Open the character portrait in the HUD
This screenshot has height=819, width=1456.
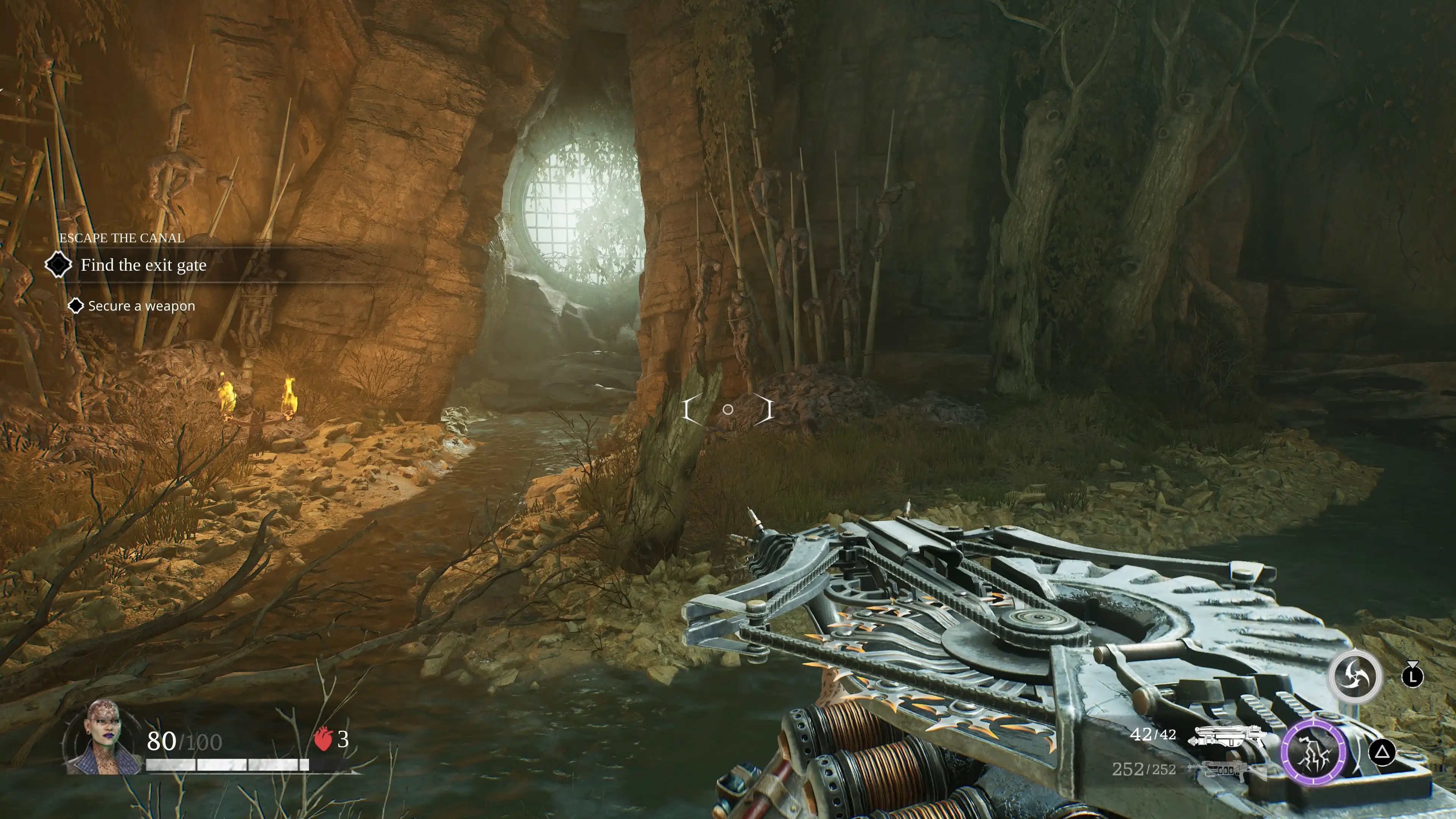coord(105,737)
